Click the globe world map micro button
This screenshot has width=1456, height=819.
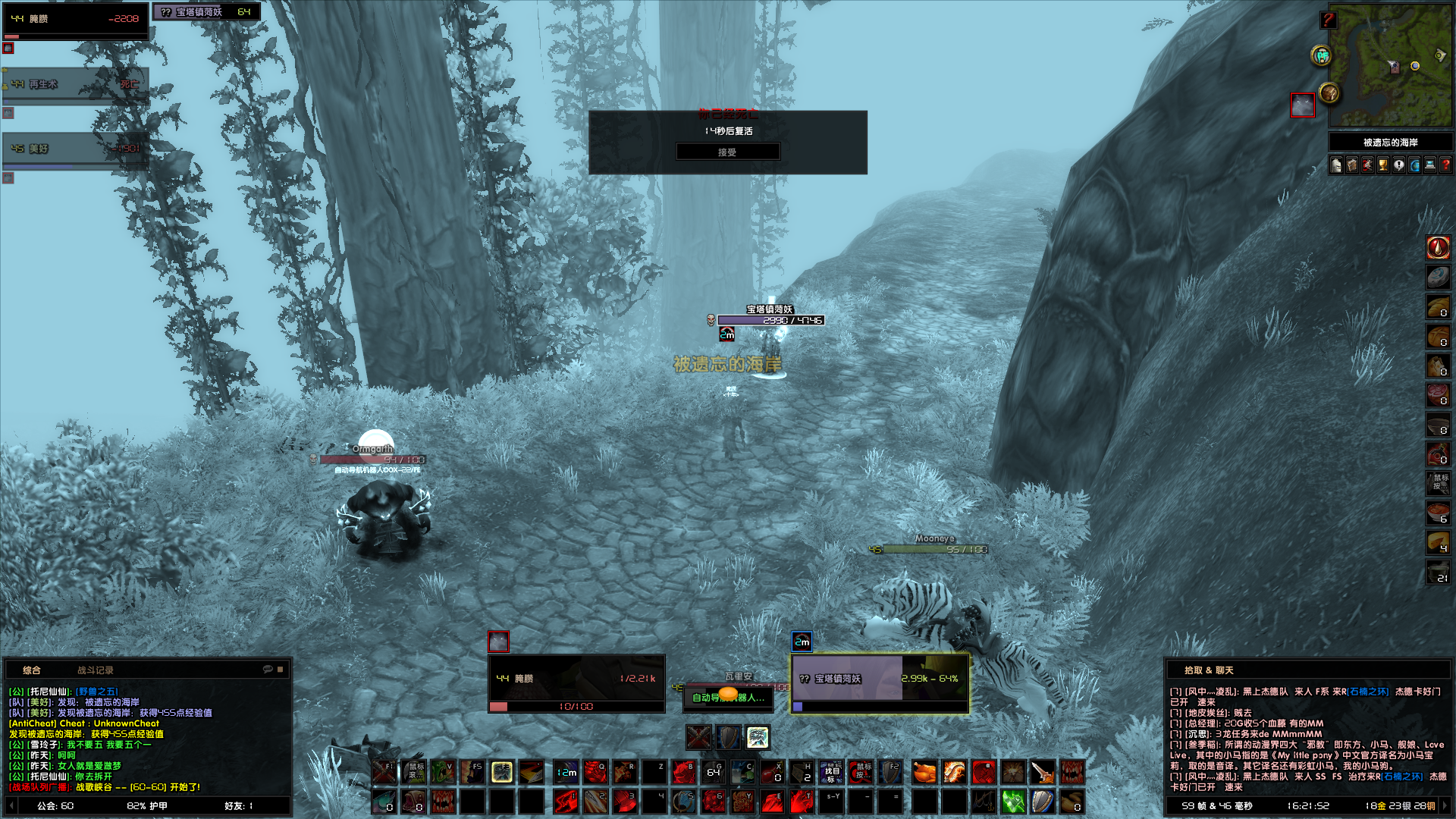1414,165
